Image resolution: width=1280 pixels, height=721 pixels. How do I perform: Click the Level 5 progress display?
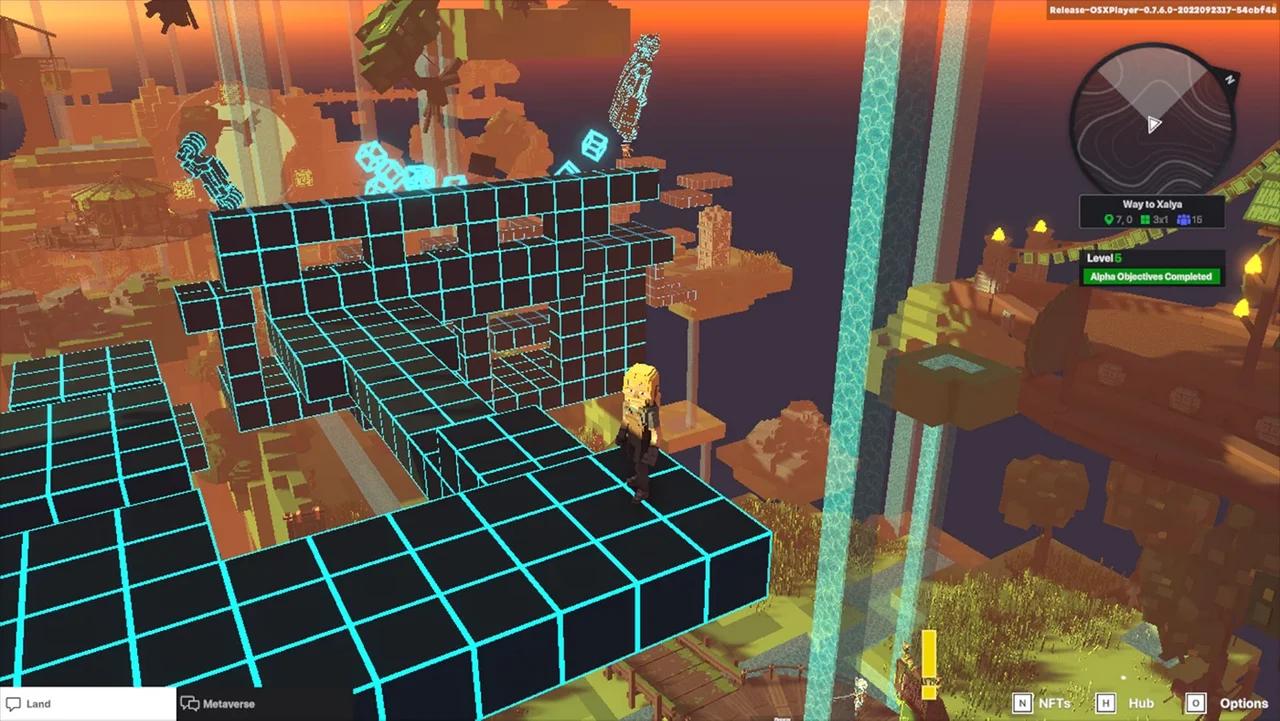[x=1104, y=257]
